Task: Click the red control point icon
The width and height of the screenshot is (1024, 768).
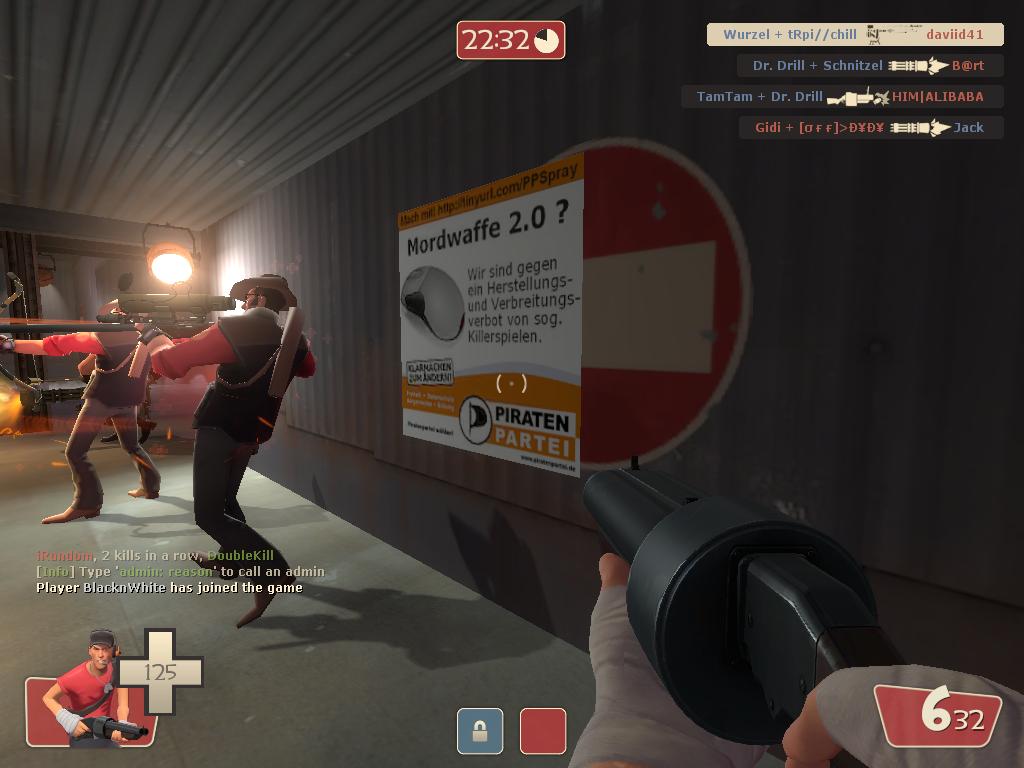Action: 543,731
